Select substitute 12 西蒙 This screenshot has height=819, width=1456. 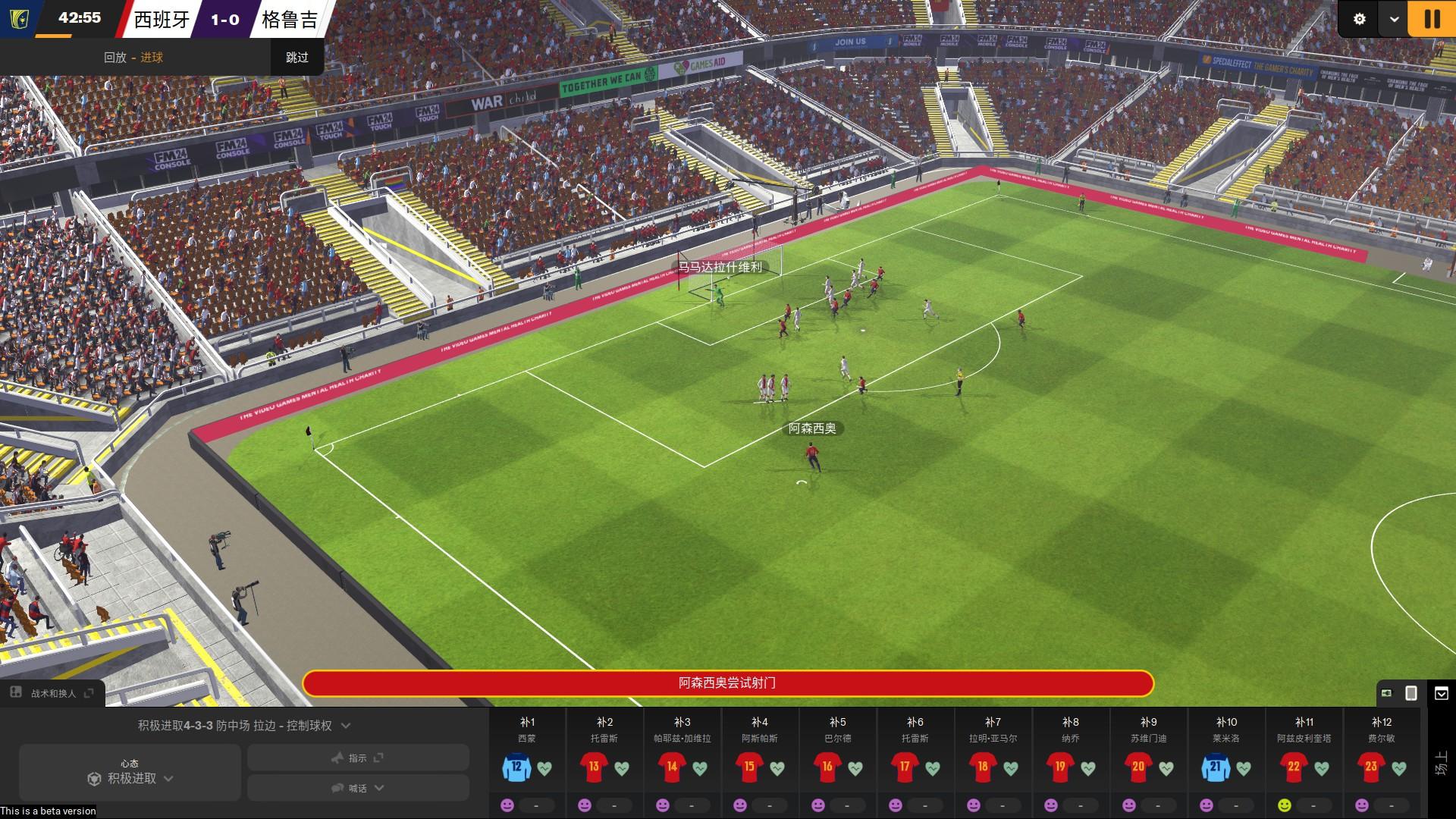click(516, 767)
